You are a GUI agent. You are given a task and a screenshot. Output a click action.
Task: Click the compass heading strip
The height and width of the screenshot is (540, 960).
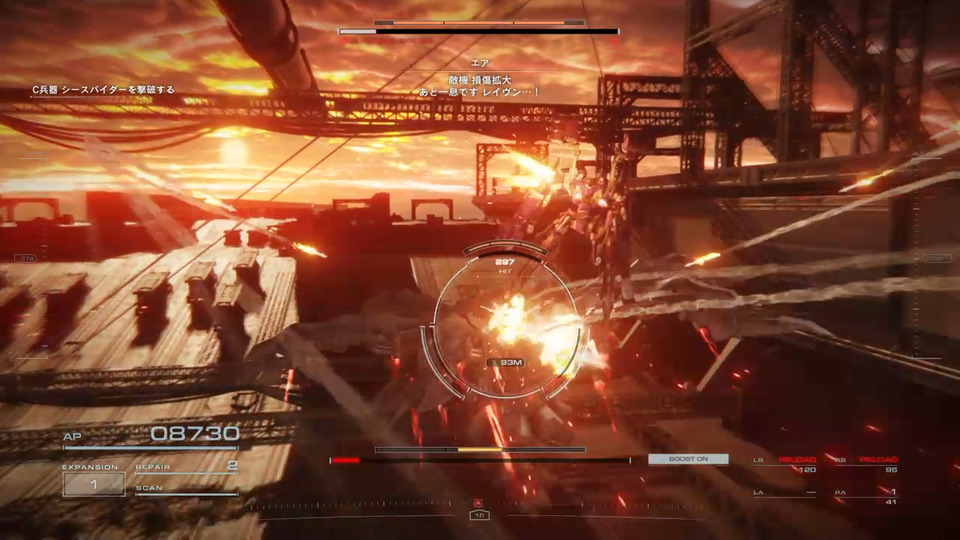[479, 506]
